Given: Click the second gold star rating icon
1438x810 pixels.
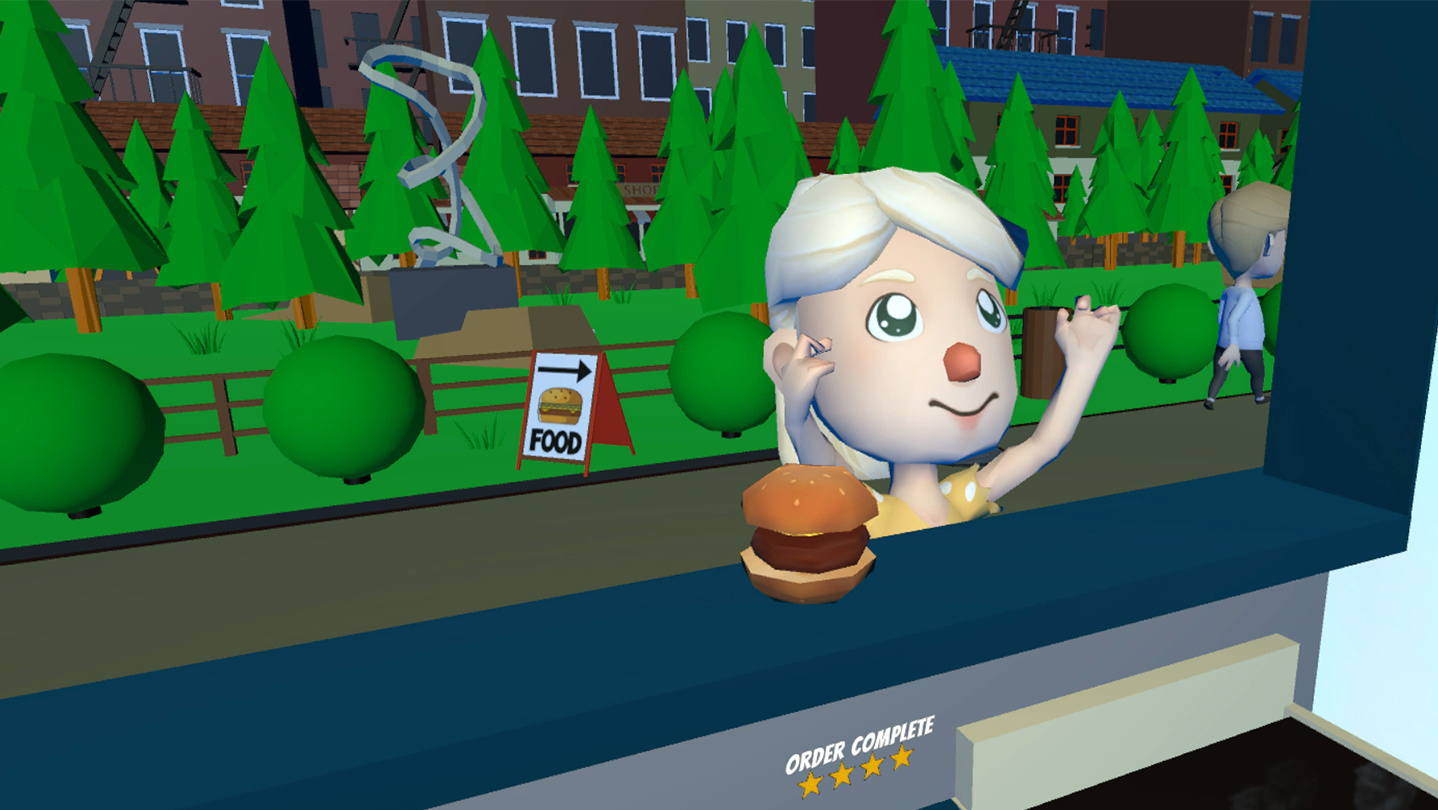Looking at the screenshot, I should 842,775.
